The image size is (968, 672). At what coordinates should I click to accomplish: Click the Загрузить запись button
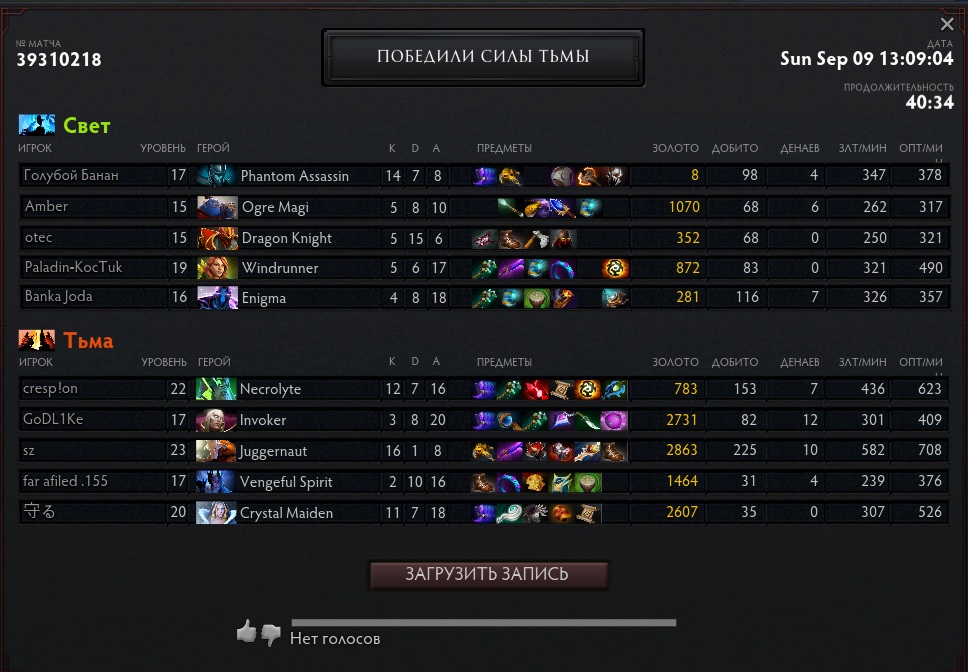point(488,575)
